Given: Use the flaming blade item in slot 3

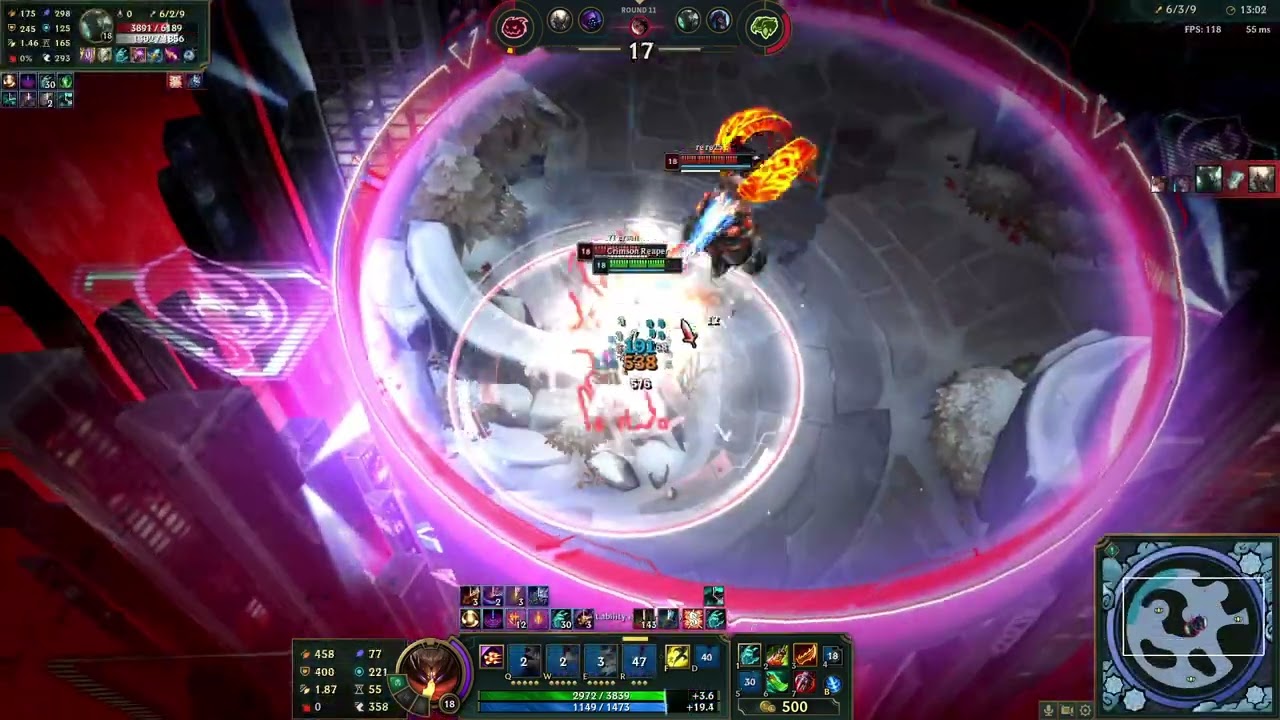Looking at the screenshot, I should pyautogui.click(x=805, y=656).
